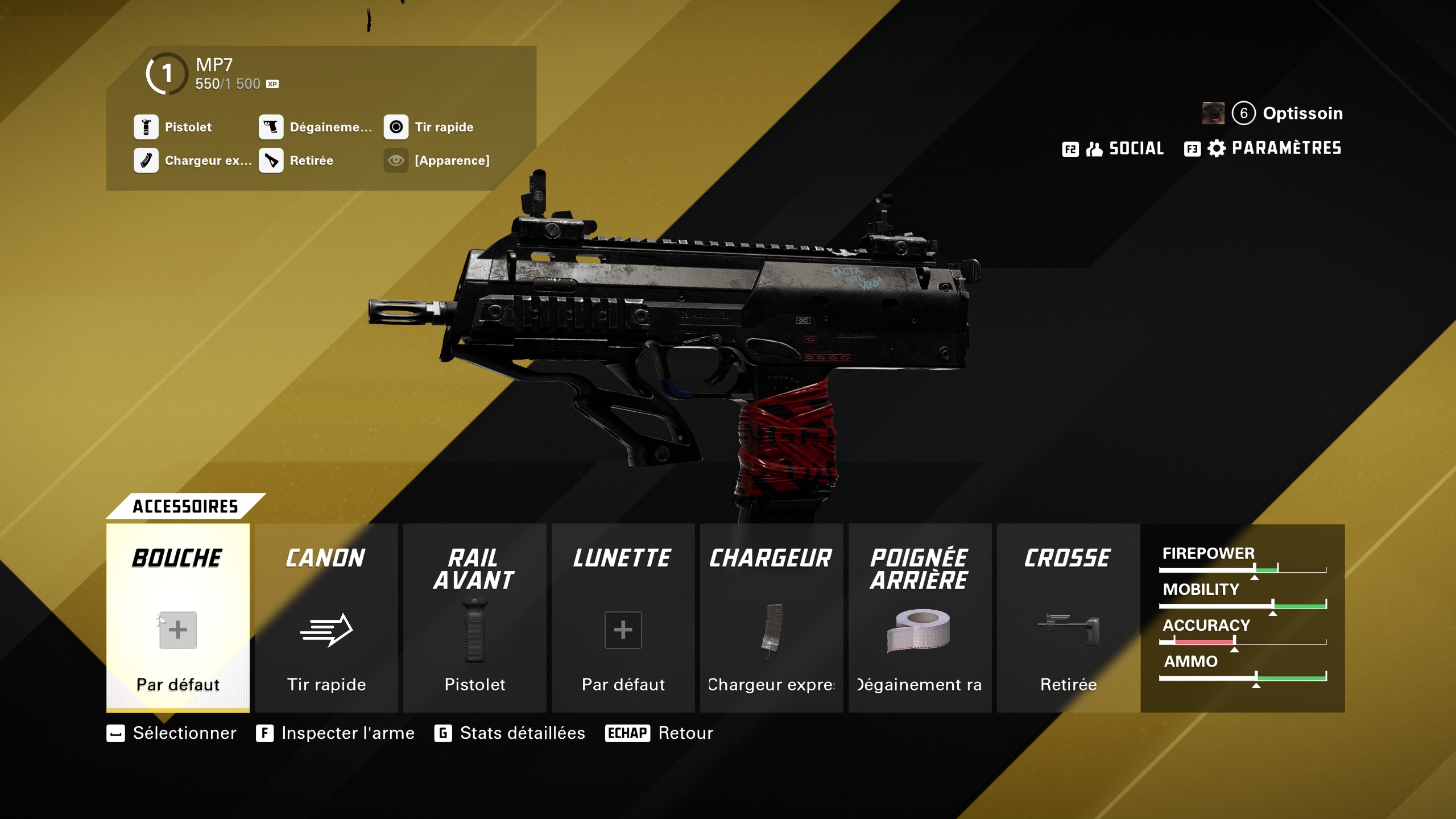Viewport: 1456px width, 819px height.
Task: Click the Dégainement holster icon near the top
Action: 271,127
